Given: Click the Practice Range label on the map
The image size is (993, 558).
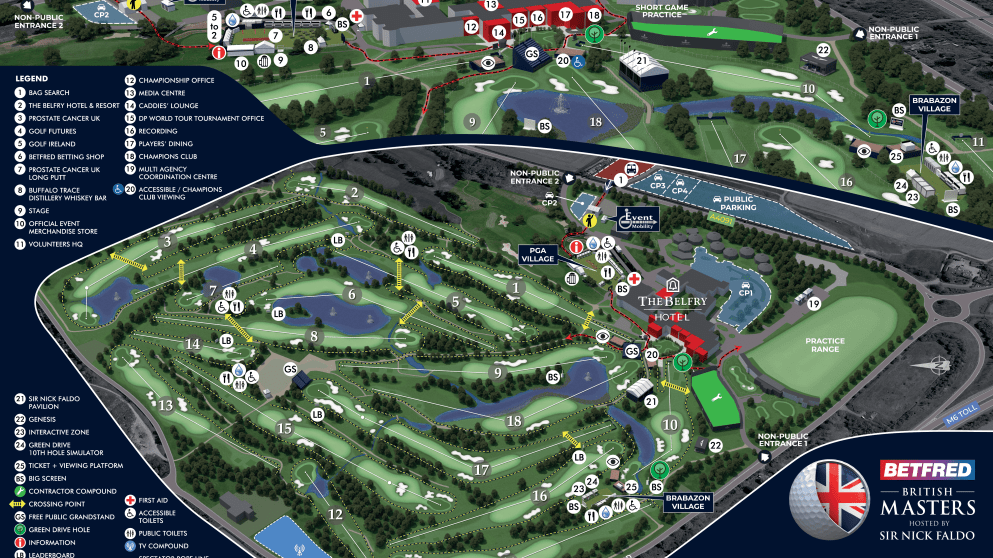Looking at the screenshot, I should click(x=825, y=346).
